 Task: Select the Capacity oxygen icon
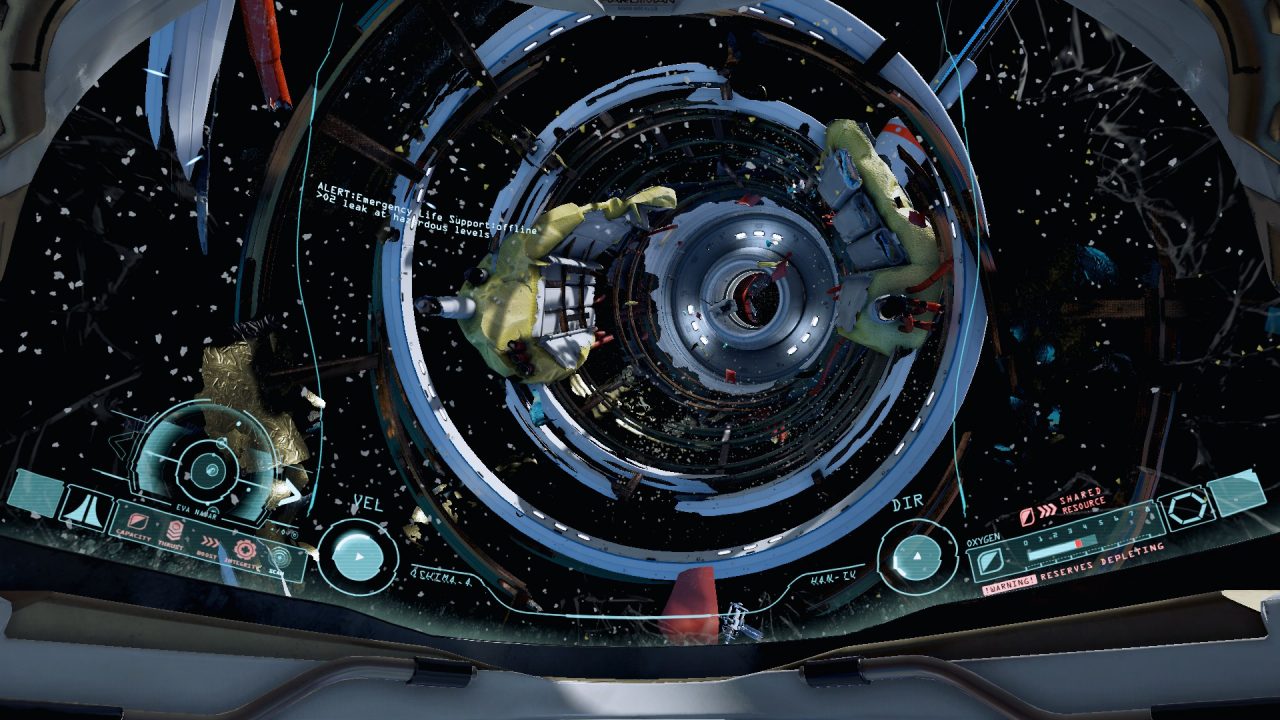point(137,523)
